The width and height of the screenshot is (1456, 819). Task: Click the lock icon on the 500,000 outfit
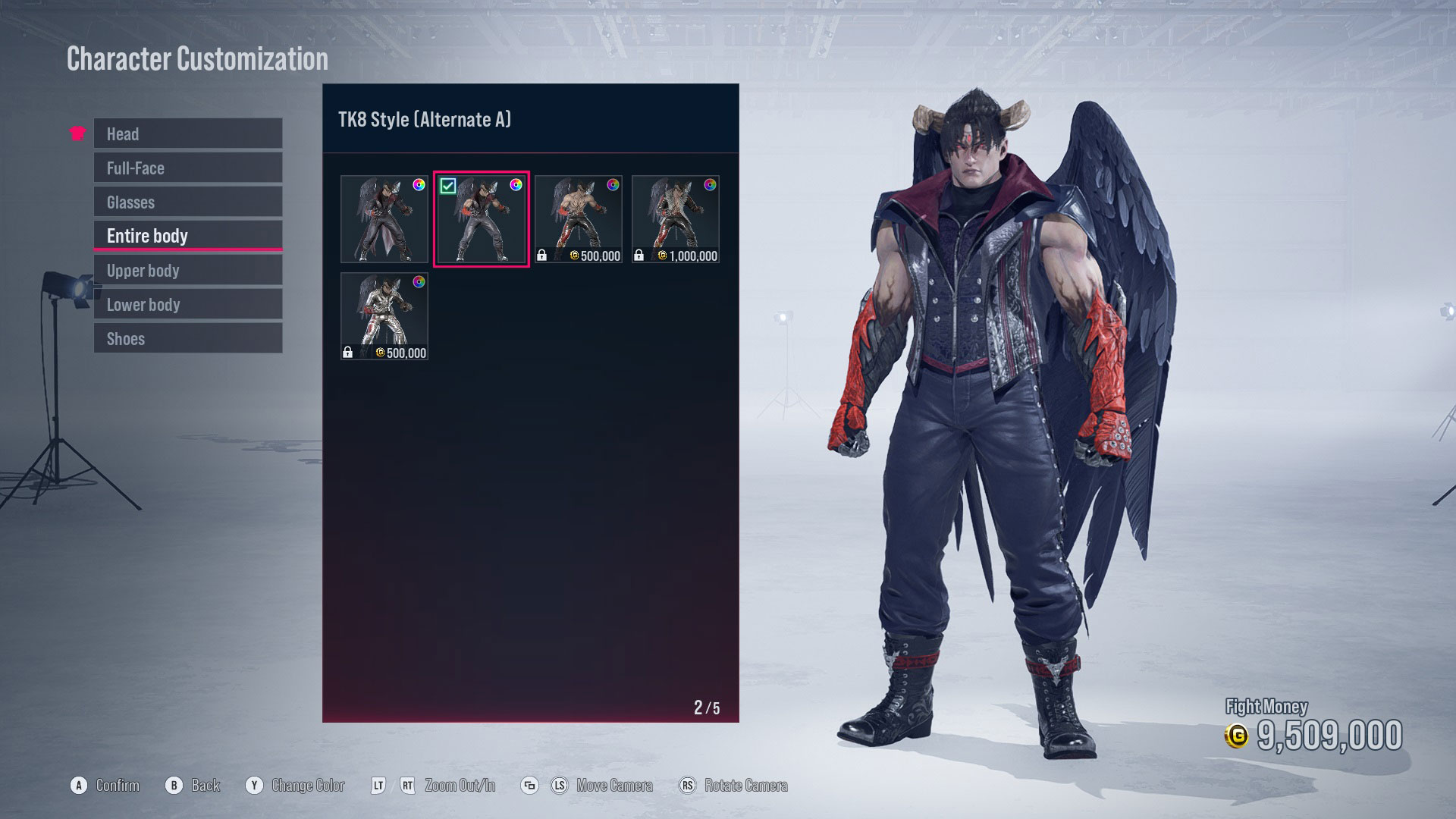click(543, 255)
